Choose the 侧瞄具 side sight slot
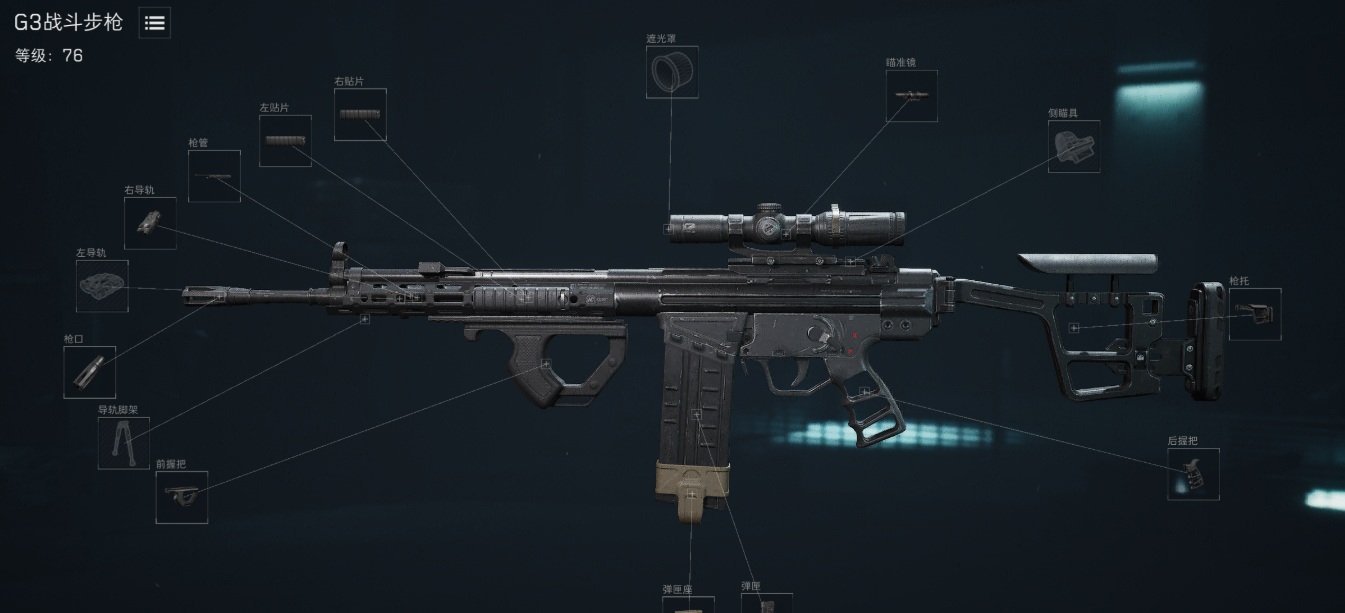 pos(1073,147)
